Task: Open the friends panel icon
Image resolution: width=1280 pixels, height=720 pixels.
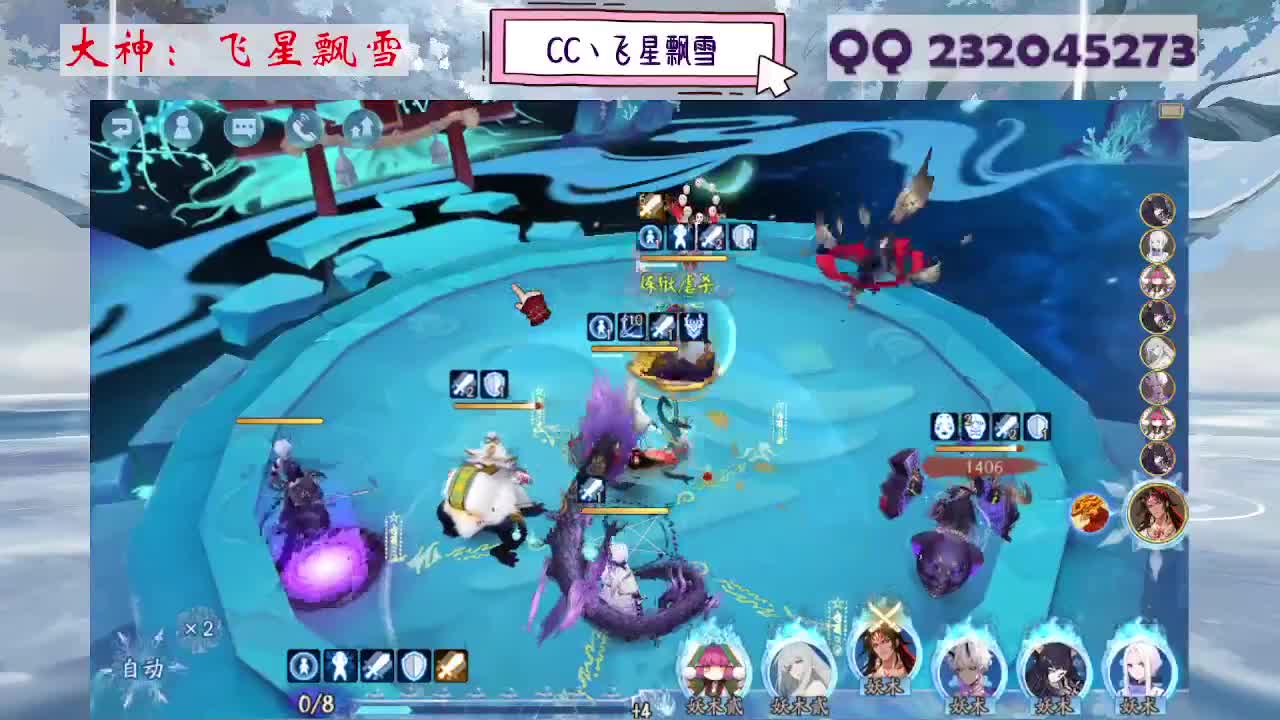Action: 183,128
